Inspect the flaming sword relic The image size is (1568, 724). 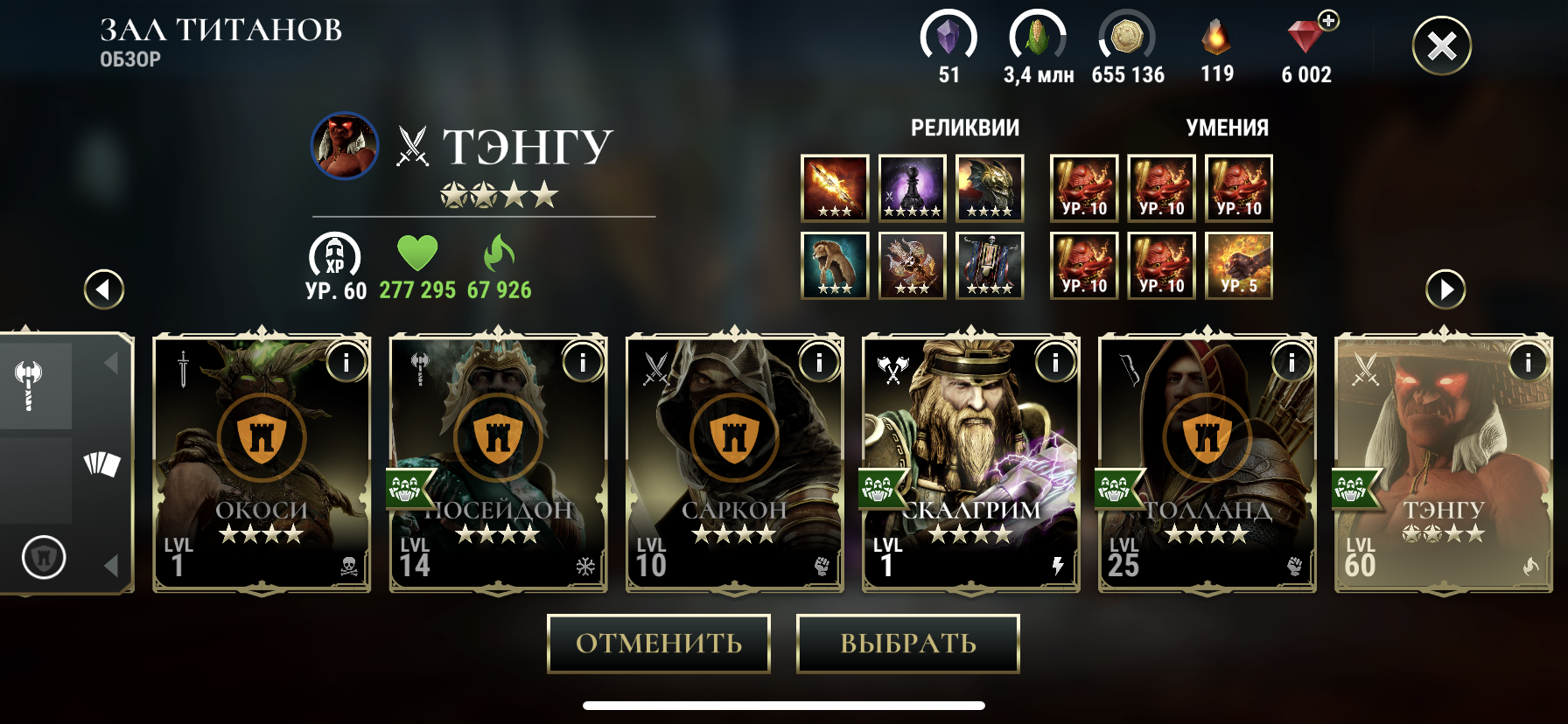[835, 188]
